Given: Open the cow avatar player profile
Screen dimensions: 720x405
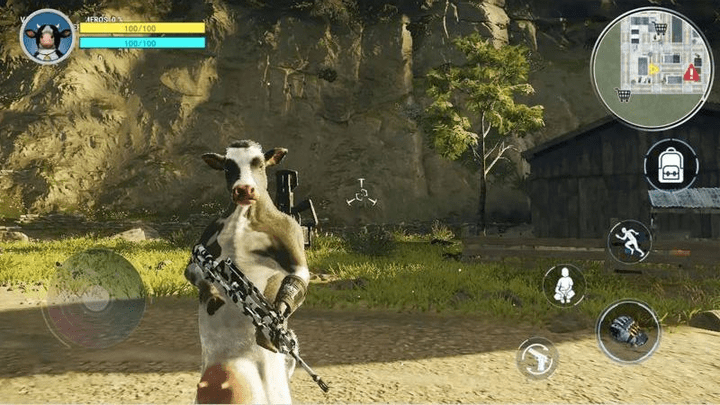Looking at the screenshot, I should [x=47, y=37].
